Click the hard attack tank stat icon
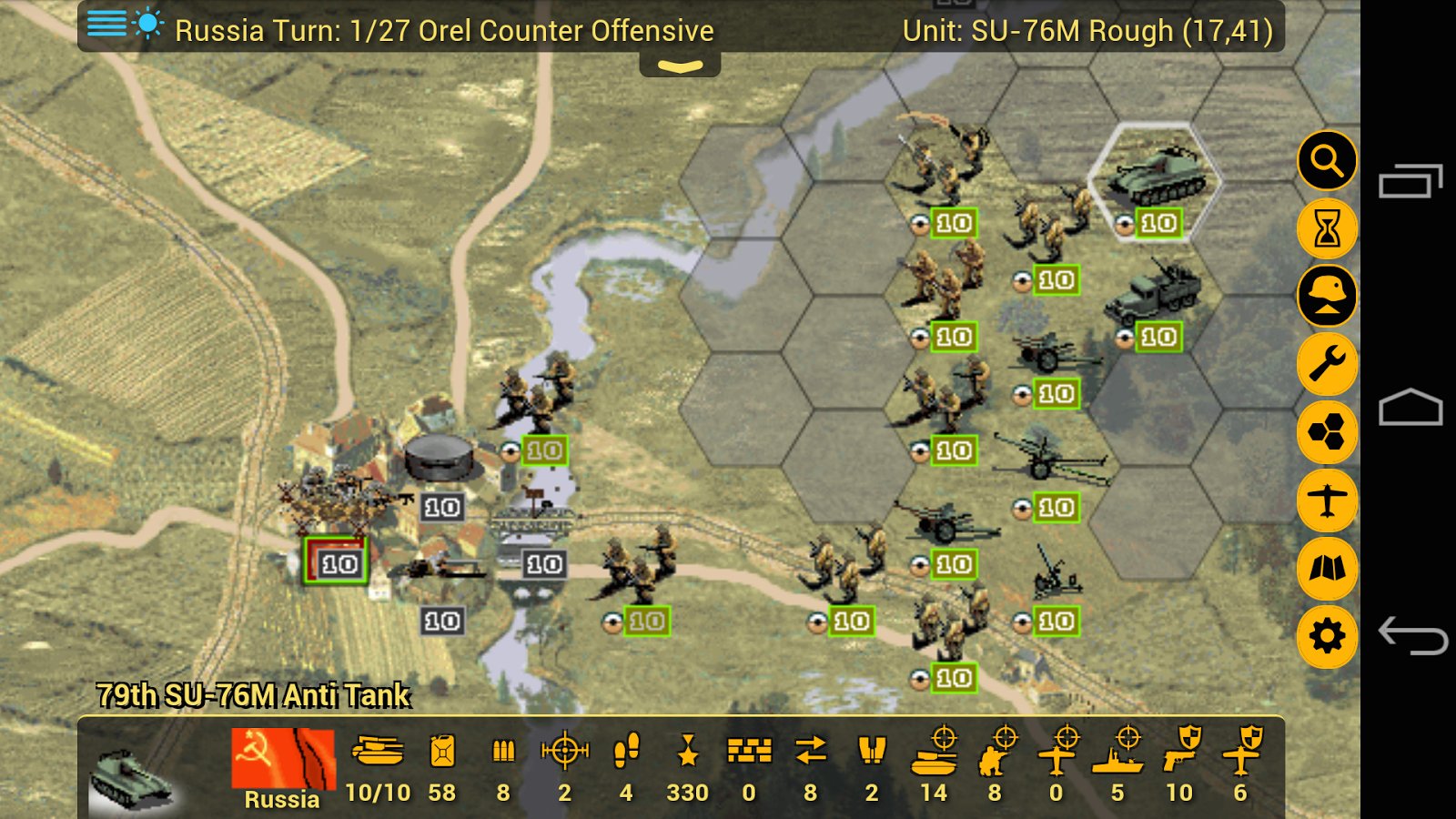This screenshot has height=819, width=1456. [935, 753]
